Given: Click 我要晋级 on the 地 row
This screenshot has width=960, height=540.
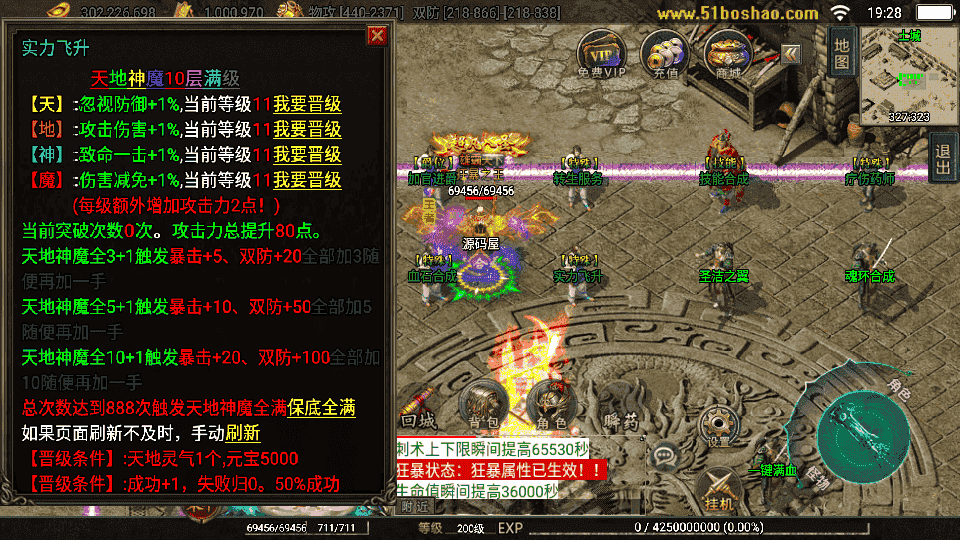Looking at the screenshot, I should click(x=307, y=129).
